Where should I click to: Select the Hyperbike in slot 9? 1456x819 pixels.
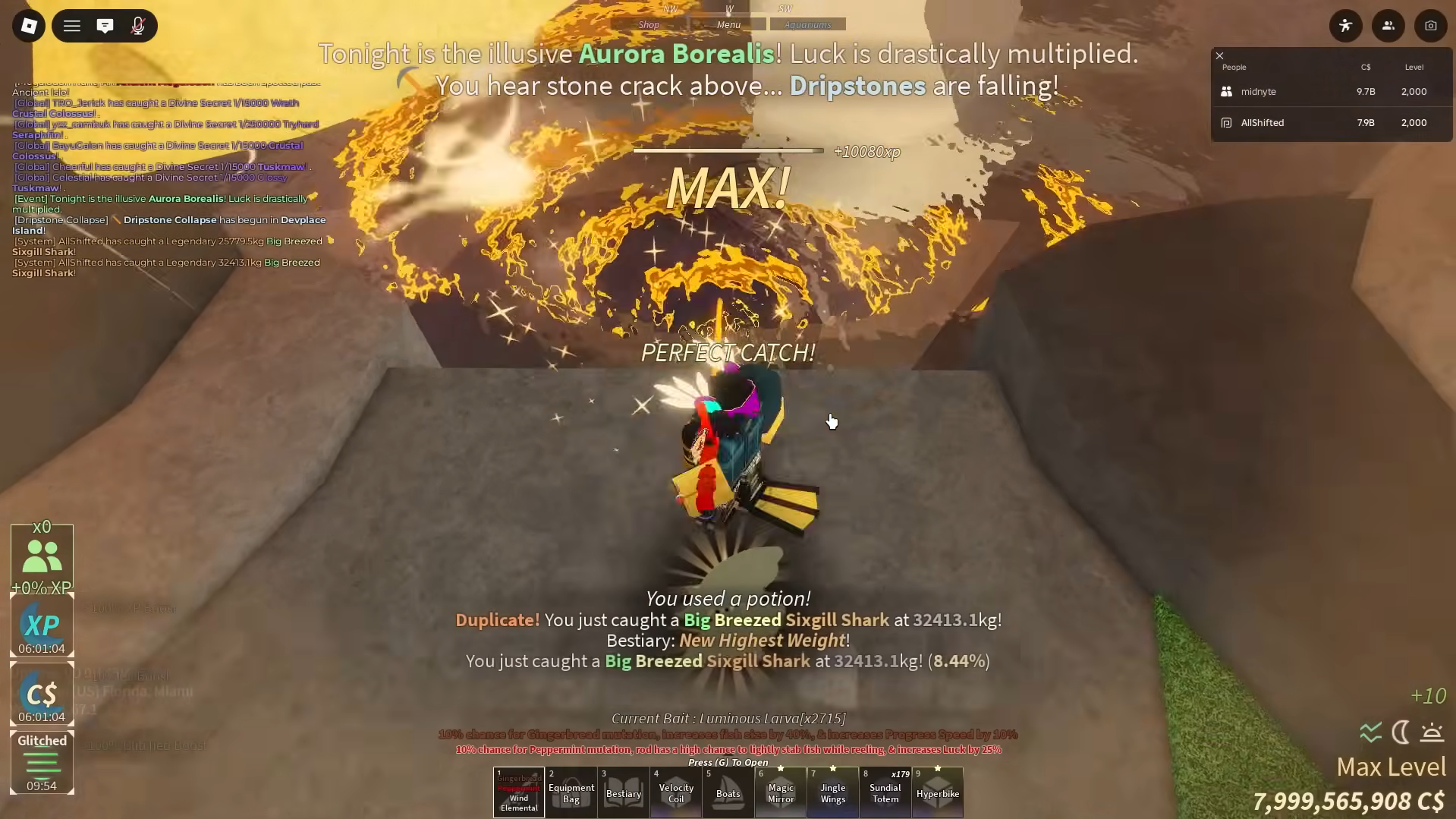pos(937,792)
